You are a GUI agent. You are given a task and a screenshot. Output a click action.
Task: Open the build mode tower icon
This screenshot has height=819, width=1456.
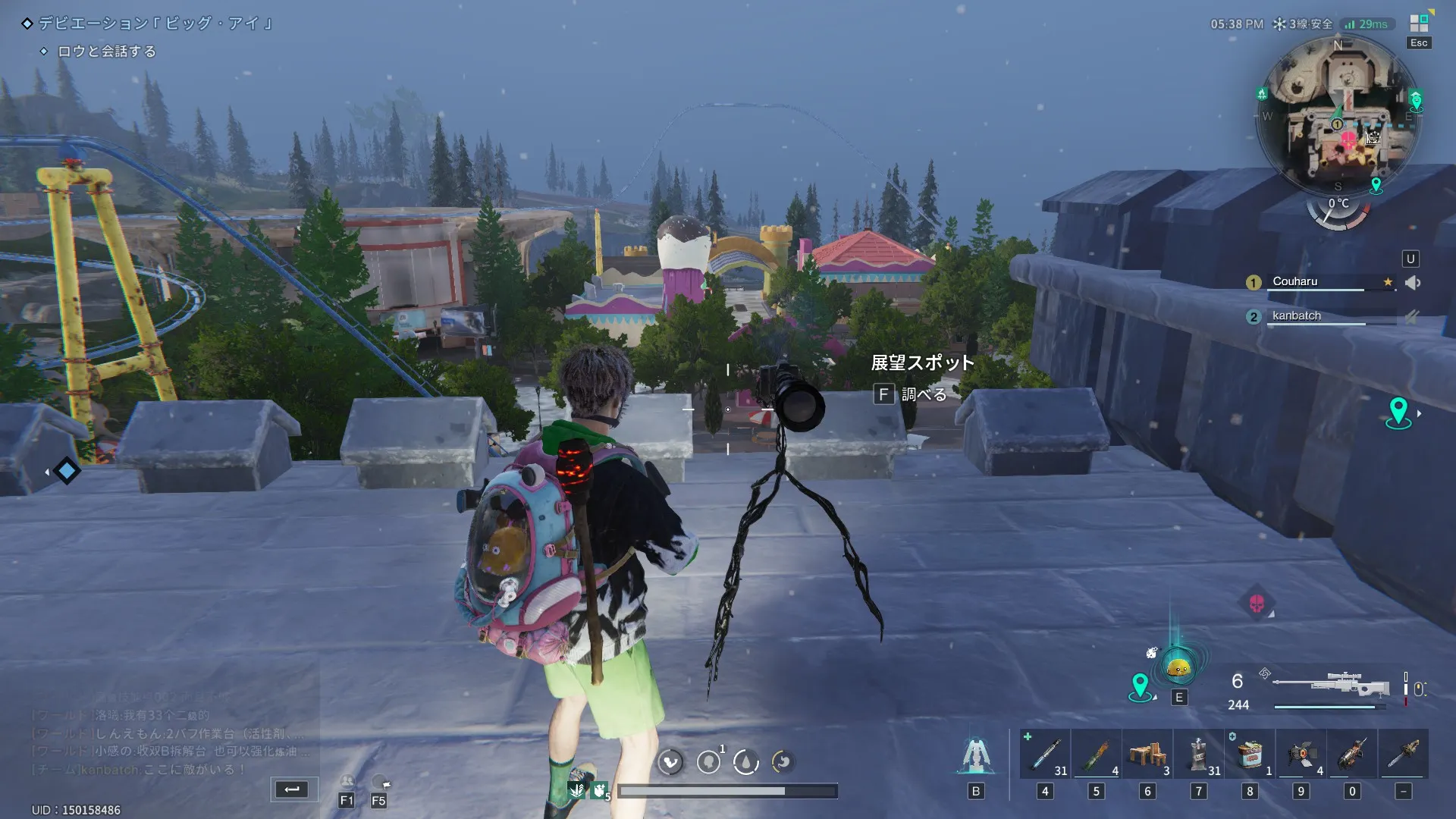pos(976,755)
